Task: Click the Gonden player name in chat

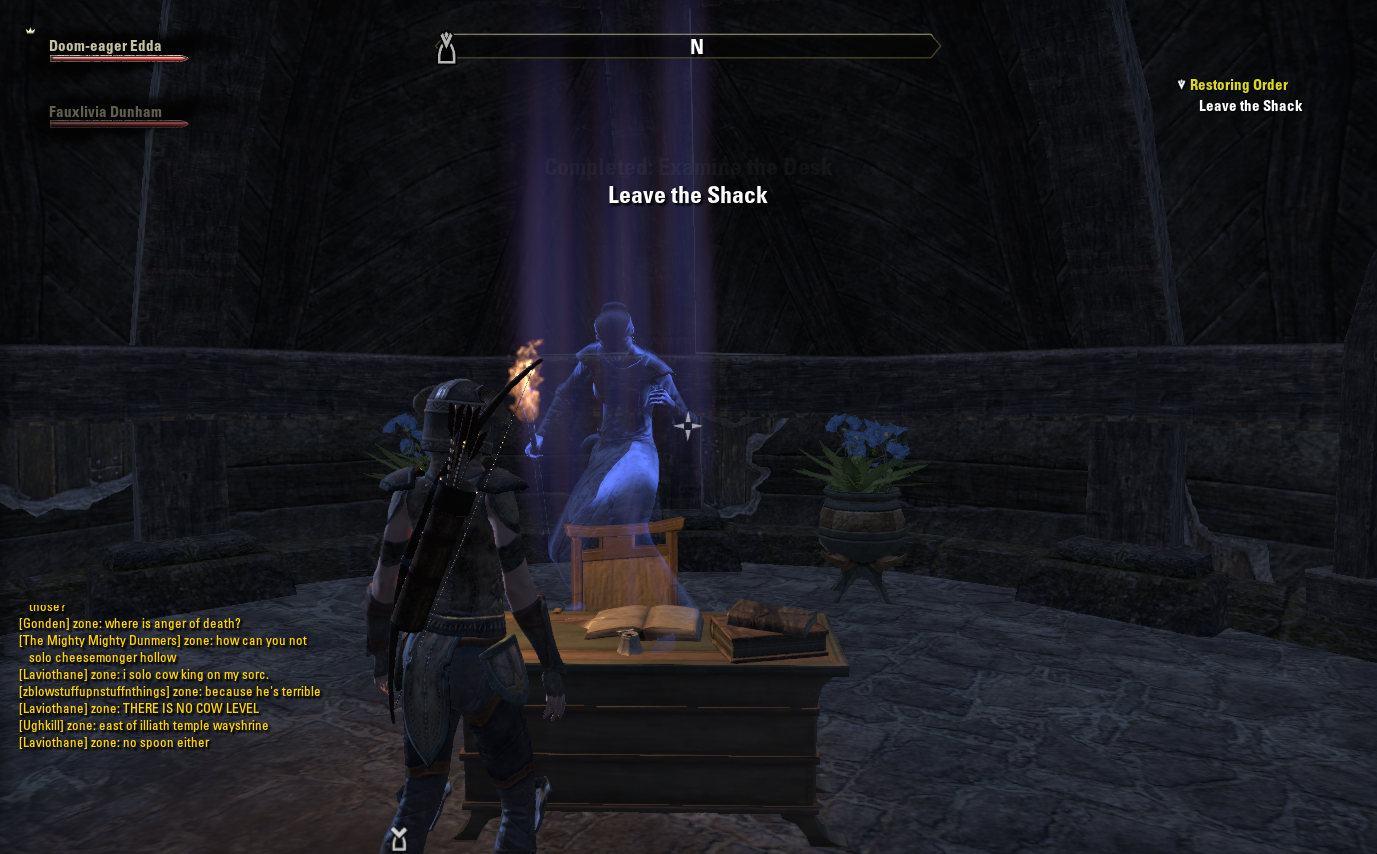Action: point(44,624)
